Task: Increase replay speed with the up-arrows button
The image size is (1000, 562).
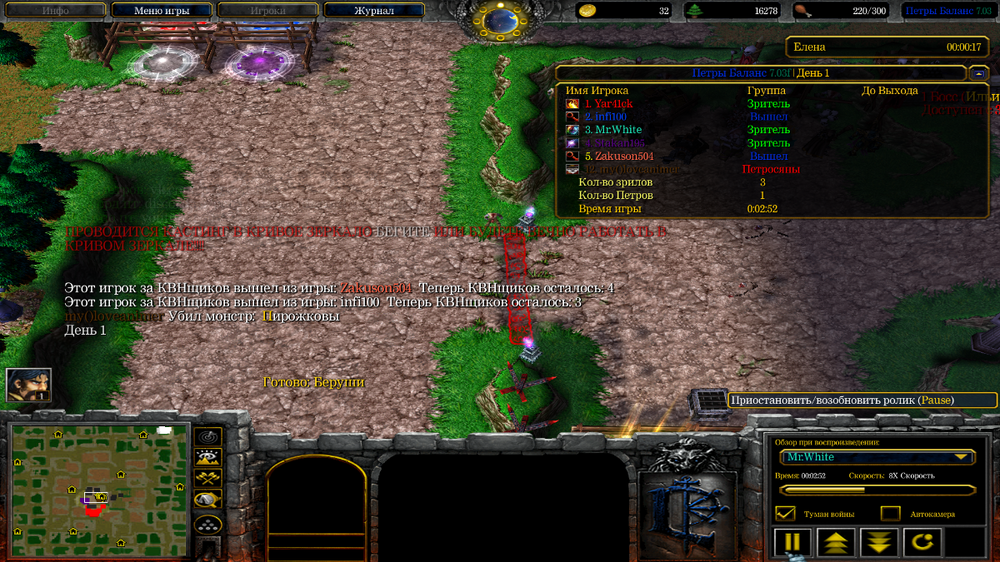Action: 836,543
